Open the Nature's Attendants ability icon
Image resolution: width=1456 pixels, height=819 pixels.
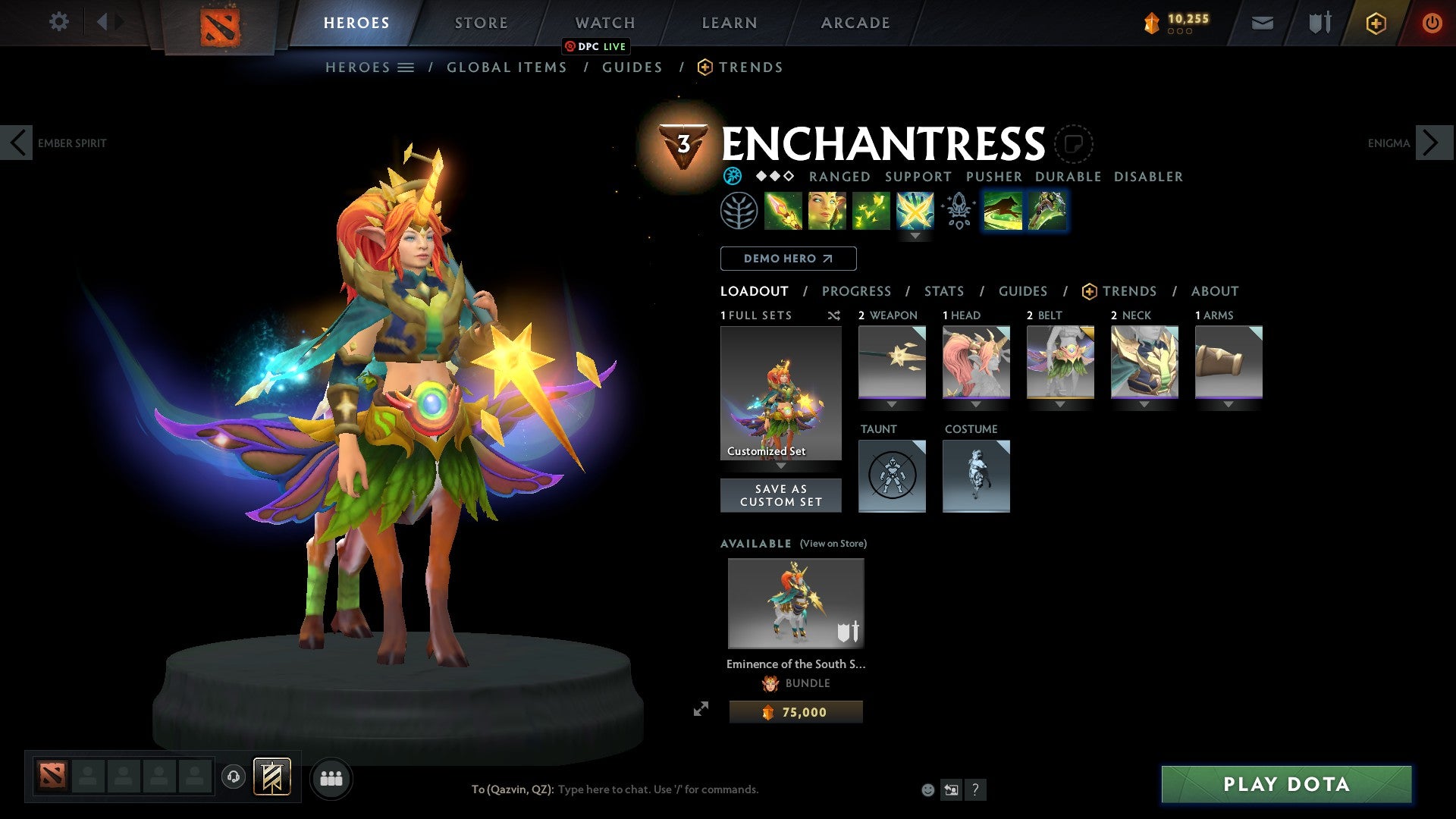pos(872,213)
